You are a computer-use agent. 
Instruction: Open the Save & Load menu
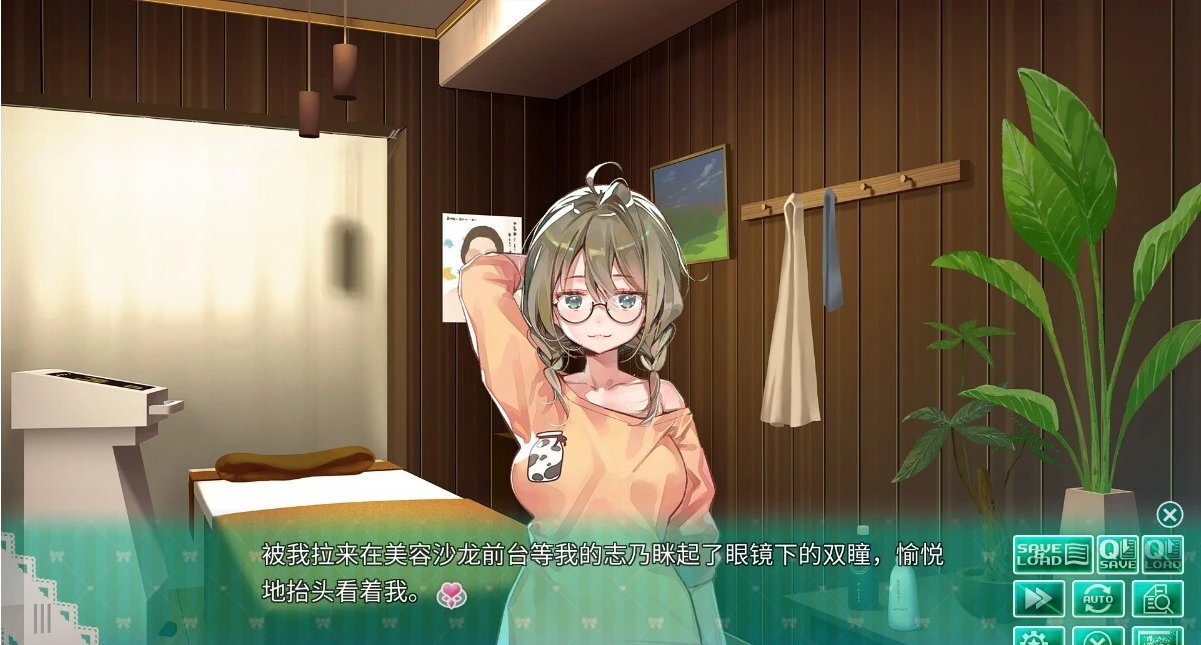tap(1051, 554)
